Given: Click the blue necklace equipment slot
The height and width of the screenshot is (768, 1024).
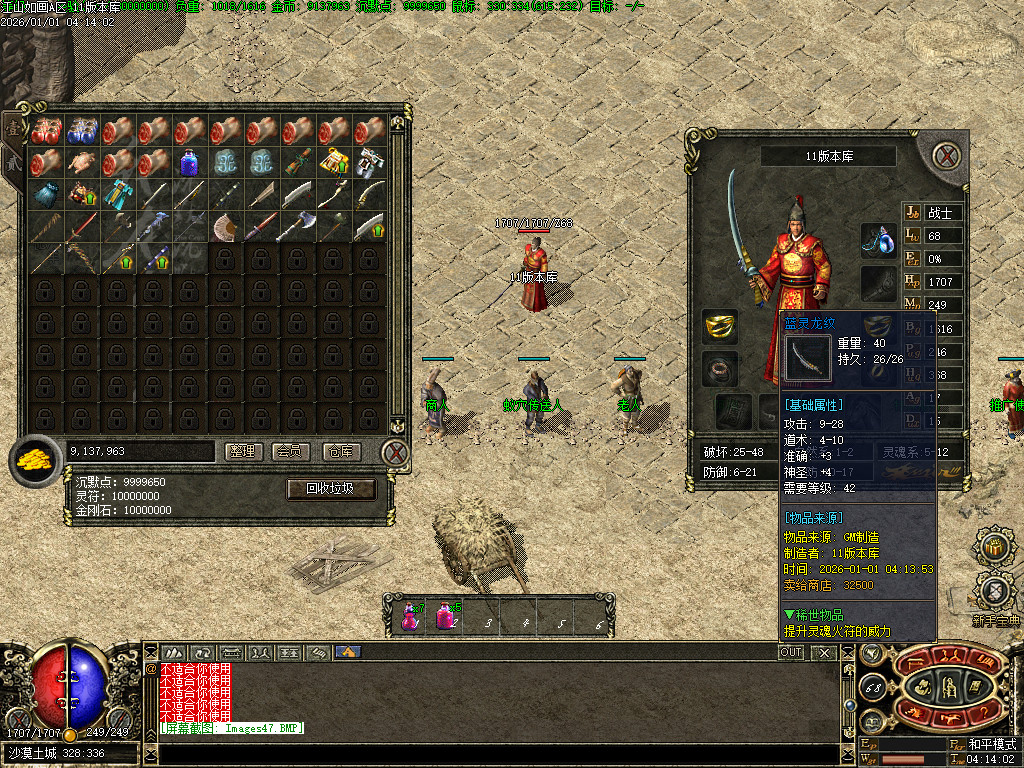Looking at the screenshot, I should coord(878,241).
